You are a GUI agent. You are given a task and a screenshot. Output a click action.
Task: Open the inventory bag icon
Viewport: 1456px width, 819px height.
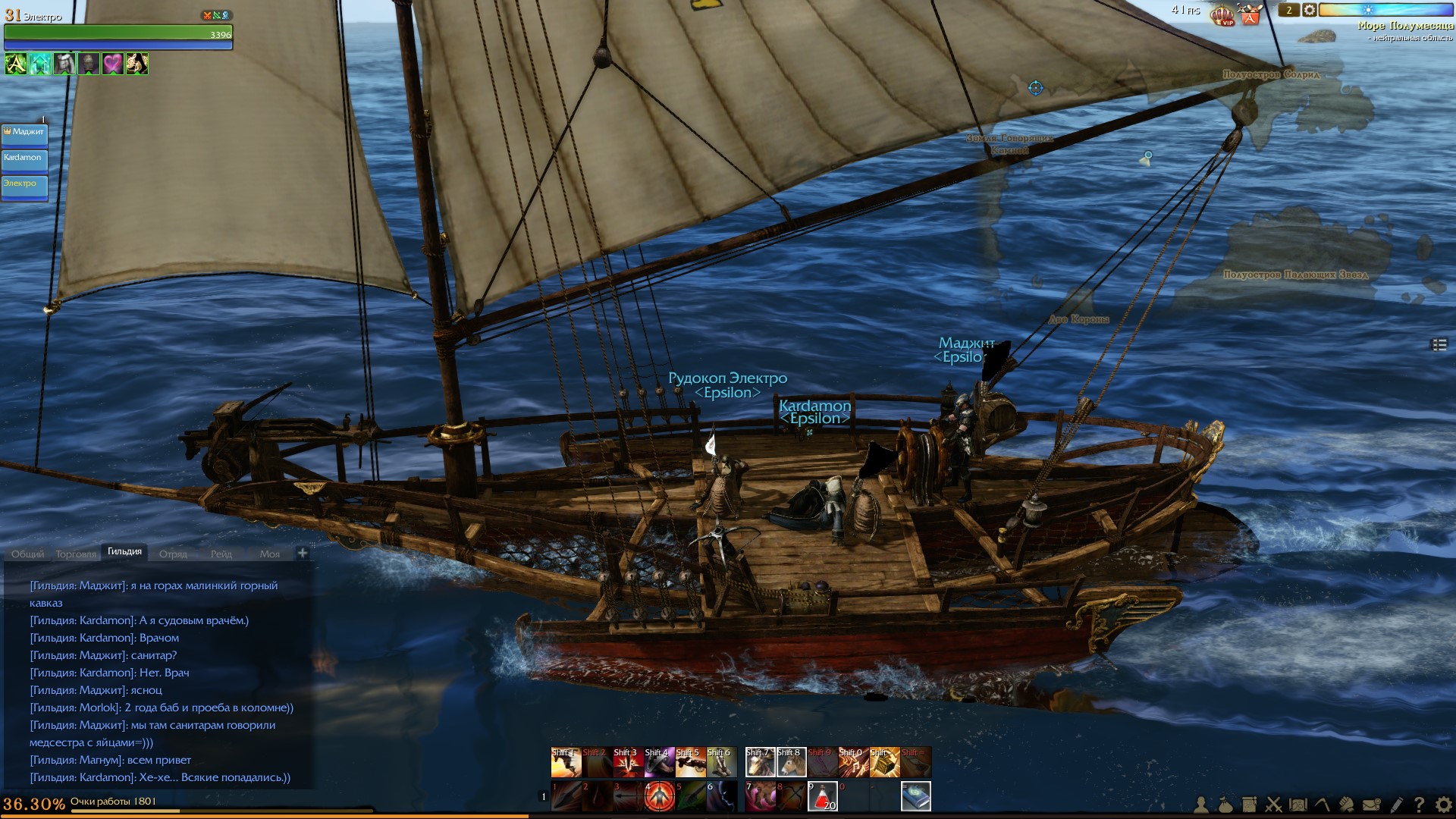pos(1225,805)
